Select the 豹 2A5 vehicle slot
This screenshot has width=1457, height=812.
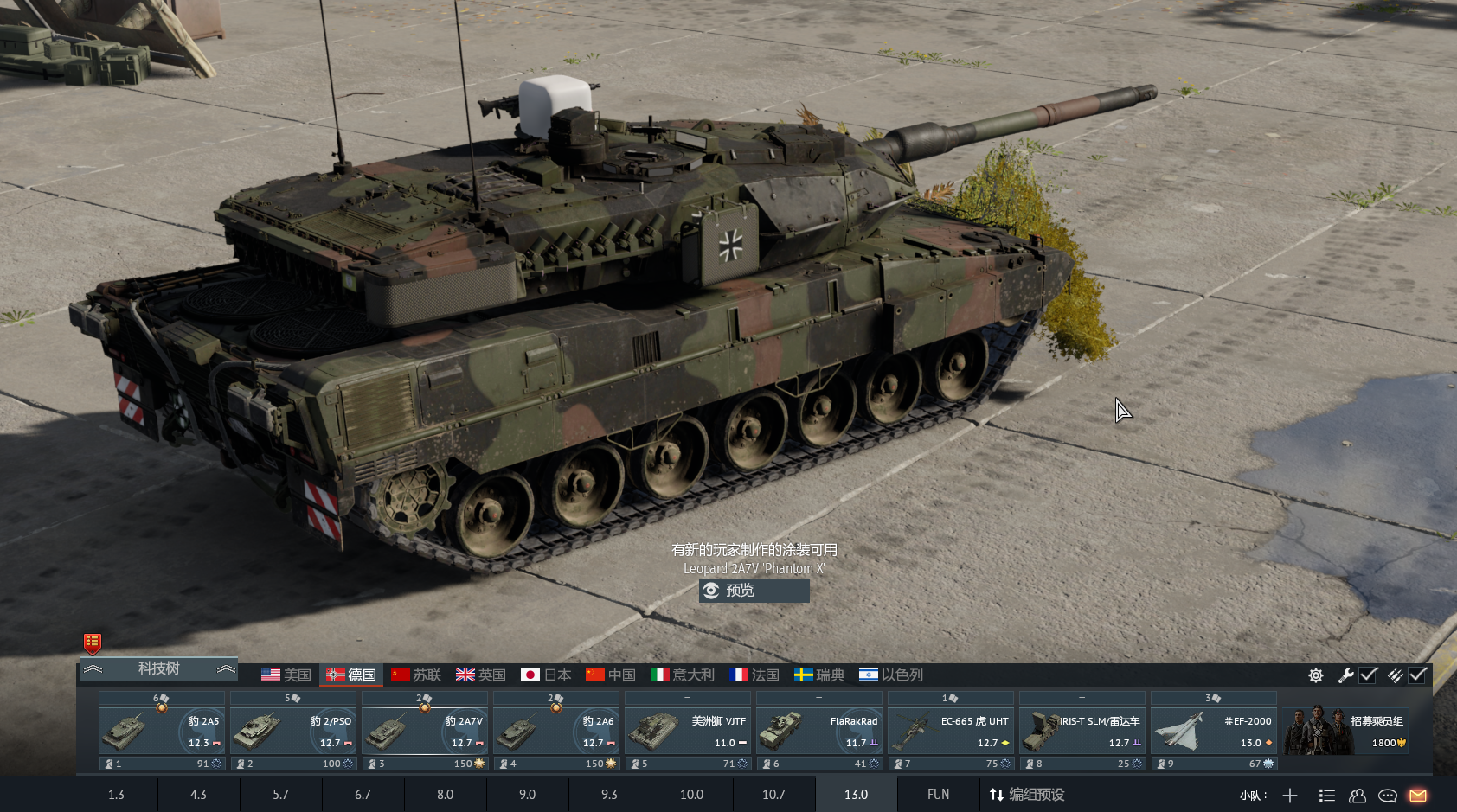162,731
